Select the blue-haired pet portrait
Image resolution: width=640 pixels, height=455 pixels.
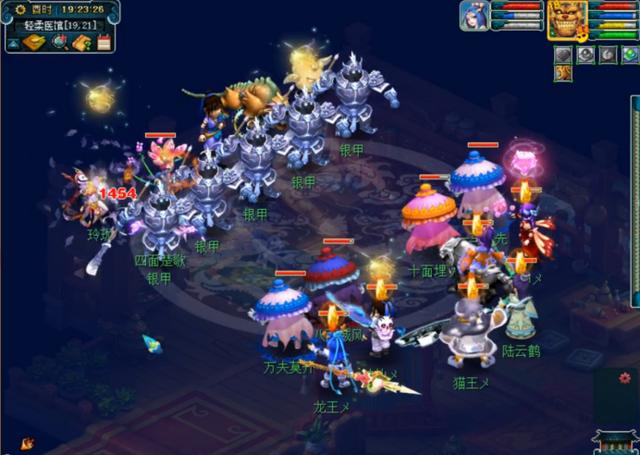pyautogui.click(x=474, y=16)
